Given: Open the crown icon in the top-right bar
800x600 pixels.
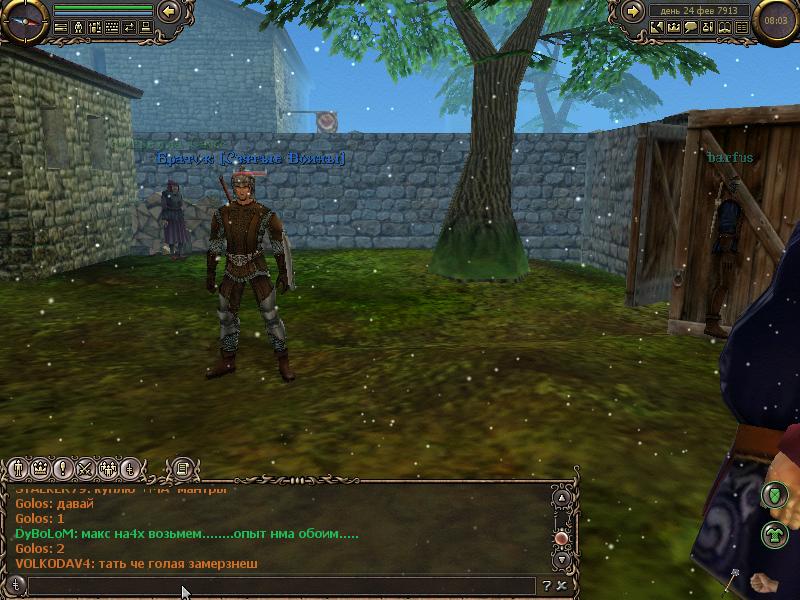Looking at the screenshot, I should click(x=673, y=28).
